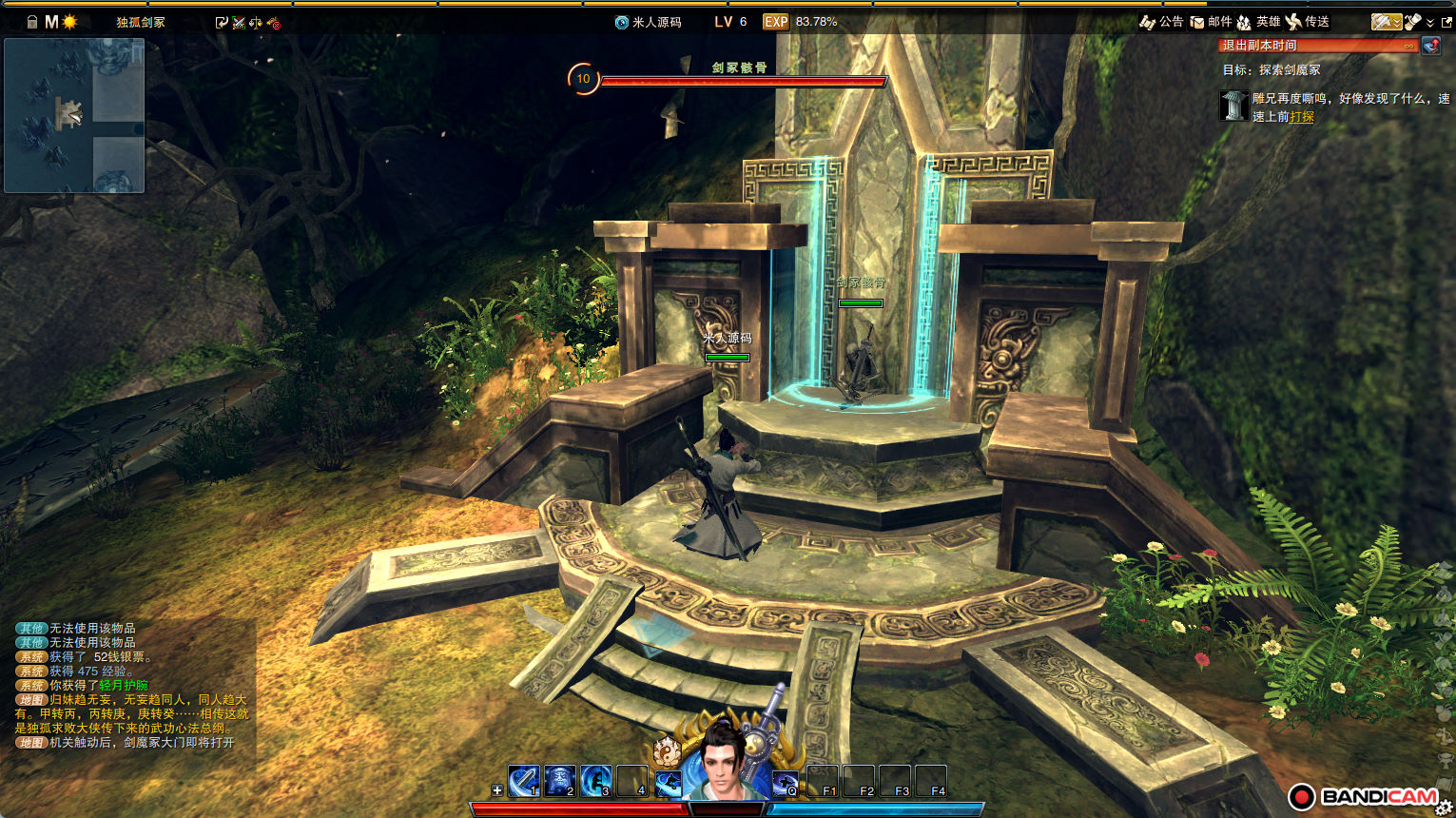The height and width of the screenshot is (818, 1456).
Task: Toggle the lock icon in top bar
Action: tap(31, 22)
